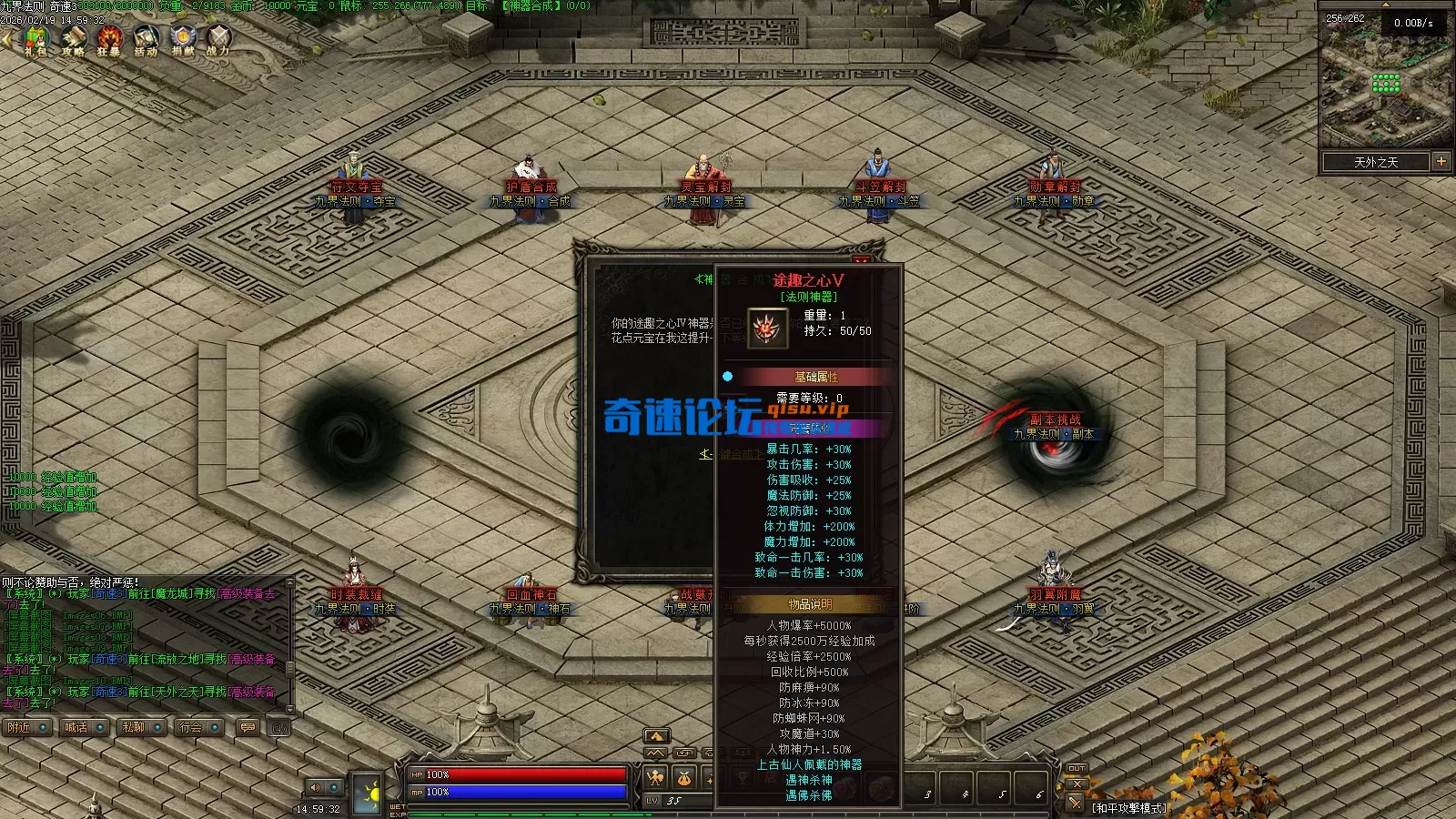
Task: Click the 和平攻击模式 attack mode label
Action: [x=1128, y=807]
